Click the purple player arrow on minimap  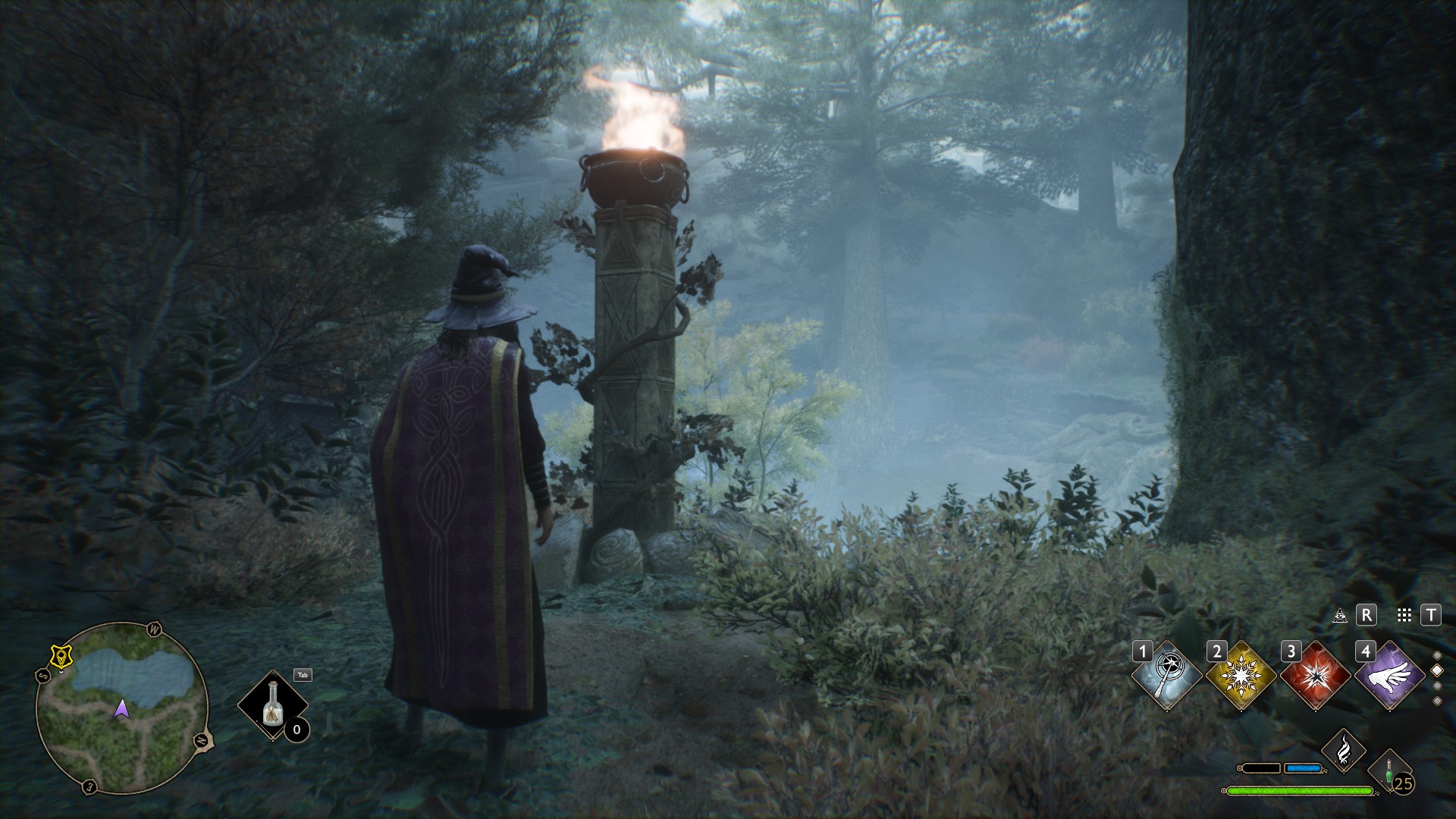point(121,710)
